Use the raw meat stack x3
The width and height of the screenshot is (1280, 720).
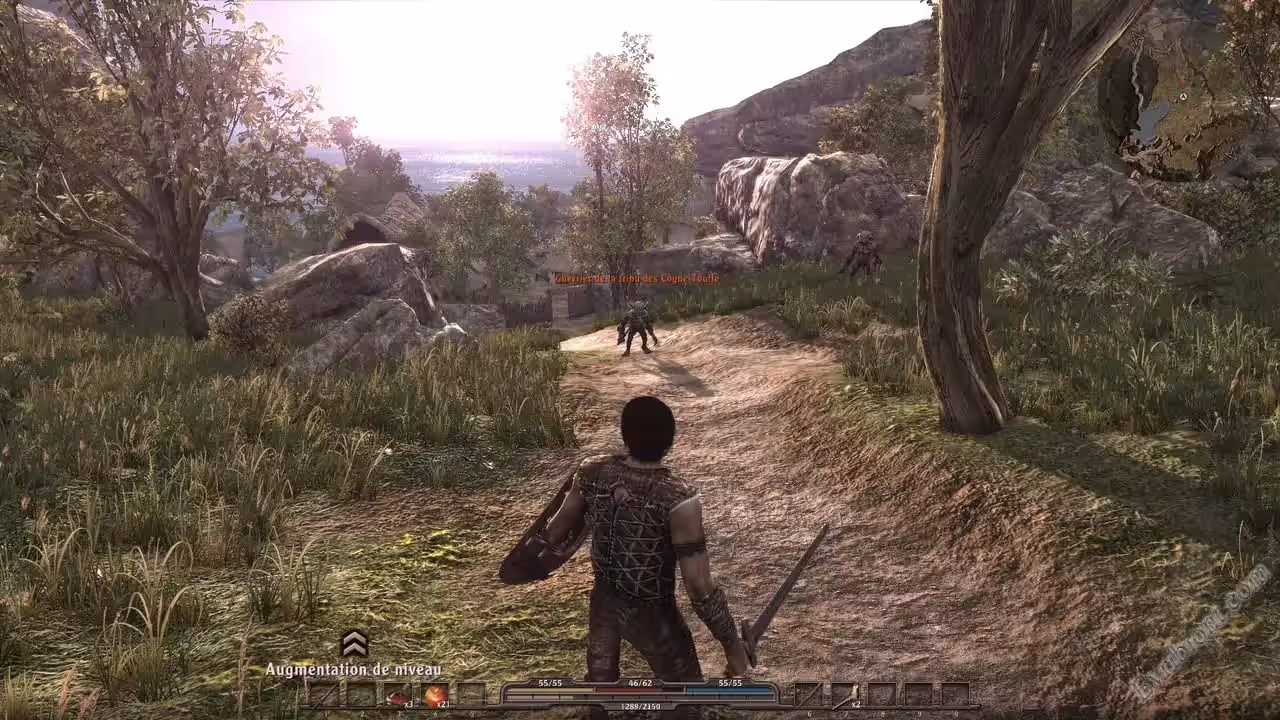click(398, 694)
